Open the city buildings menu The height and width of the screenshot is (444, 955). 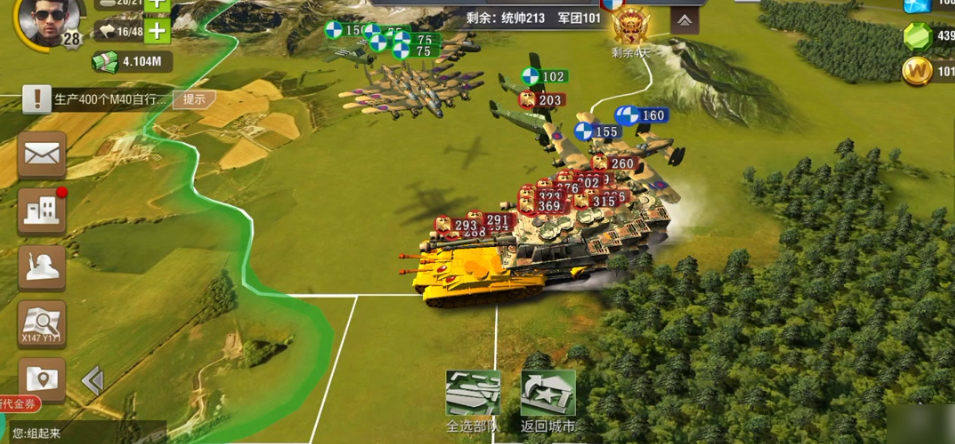point(42,211)
